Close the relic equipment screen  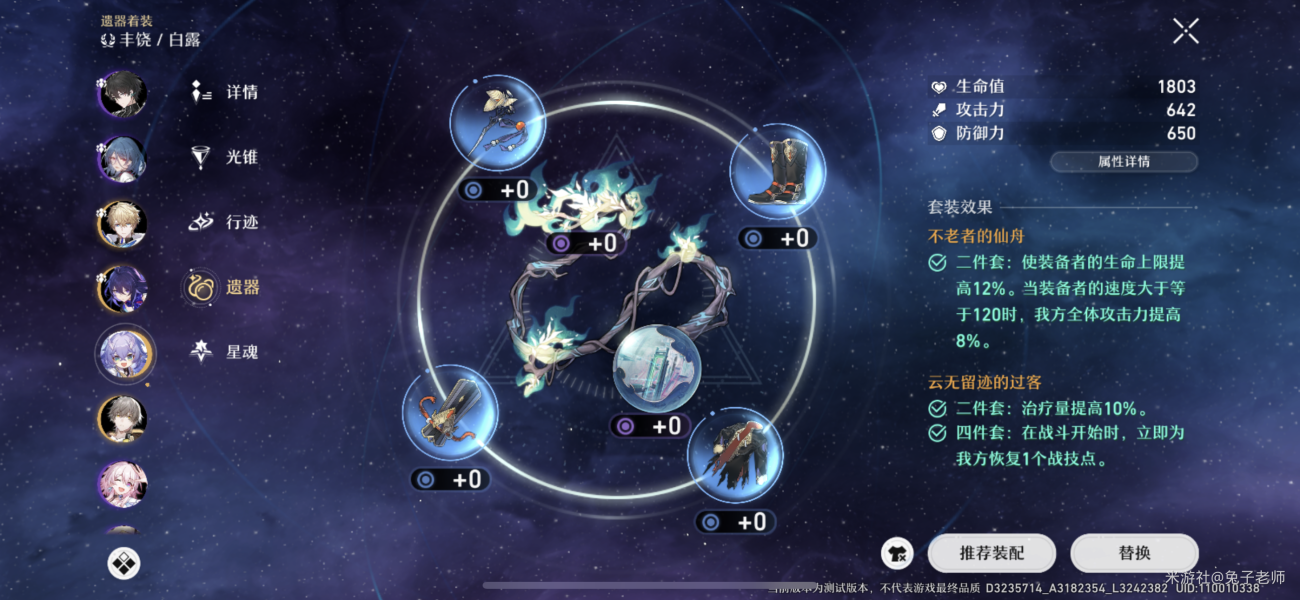[x=1185, y=31]
